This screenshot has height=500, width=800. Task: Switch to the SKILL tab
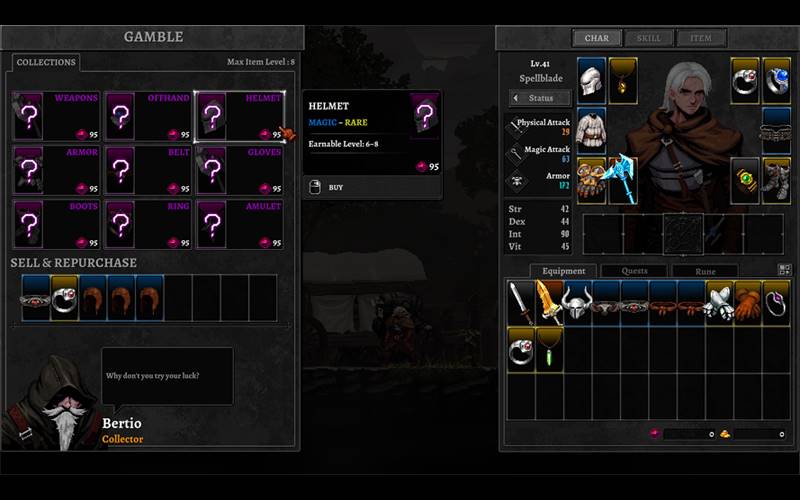pos(649,39)
